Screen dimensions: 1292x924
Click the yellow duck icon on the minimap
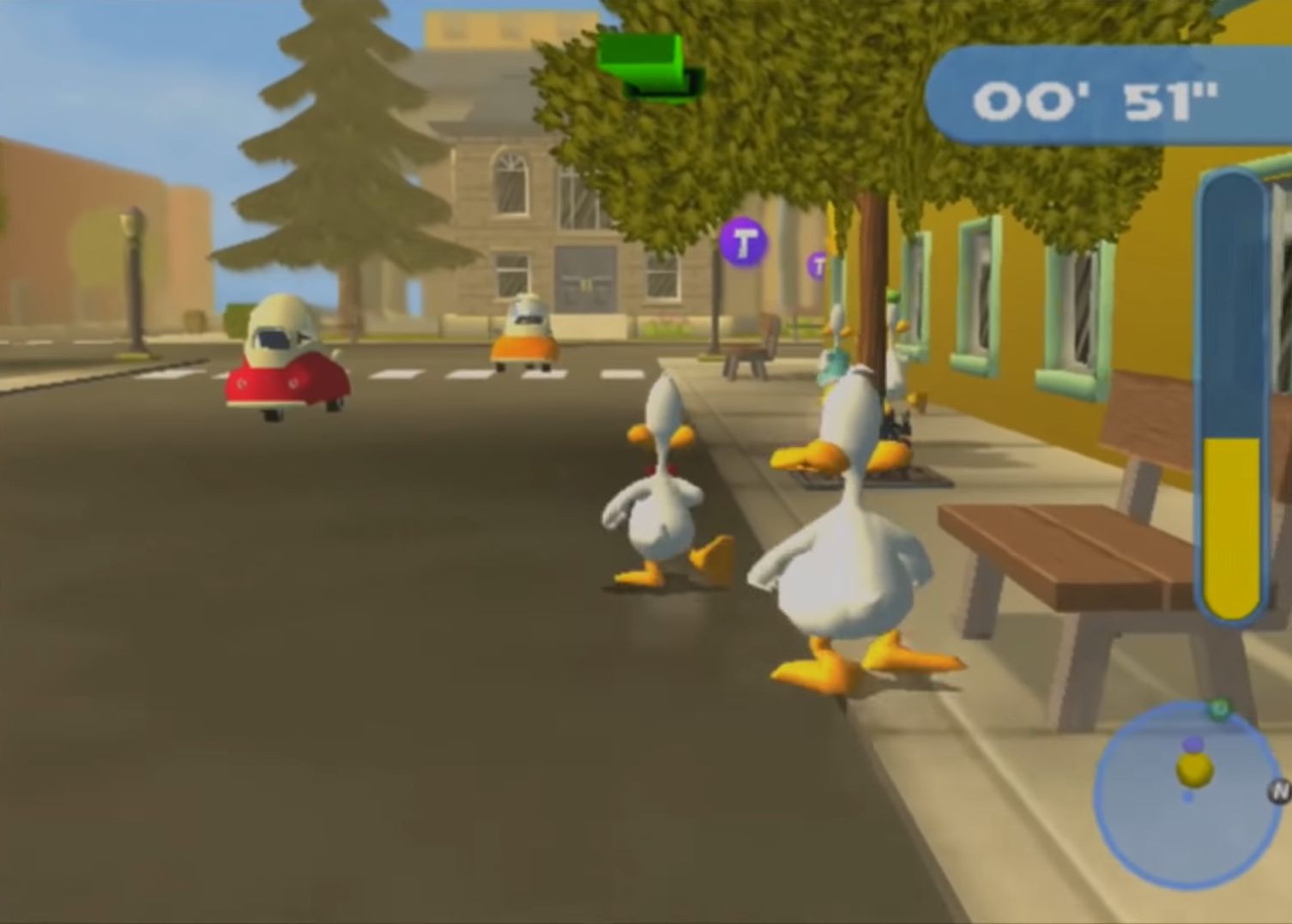point(1194,769)
